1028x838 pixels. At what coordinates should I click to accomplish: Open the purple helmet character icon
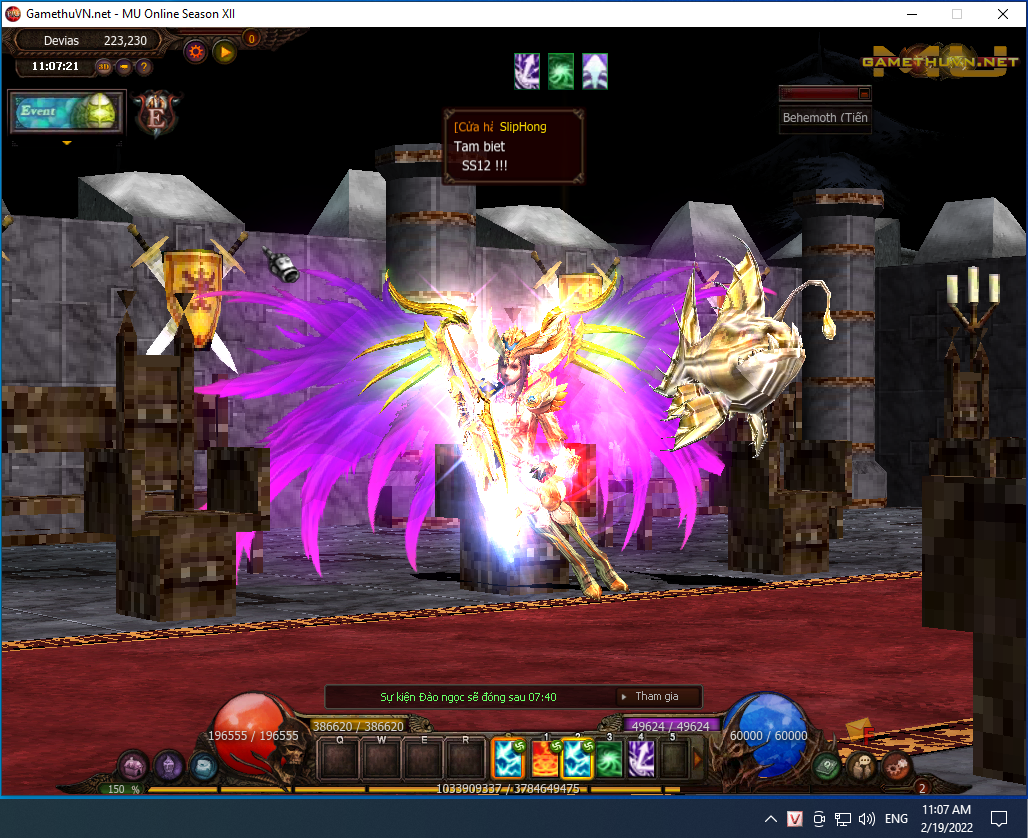[x=168, y=766]
